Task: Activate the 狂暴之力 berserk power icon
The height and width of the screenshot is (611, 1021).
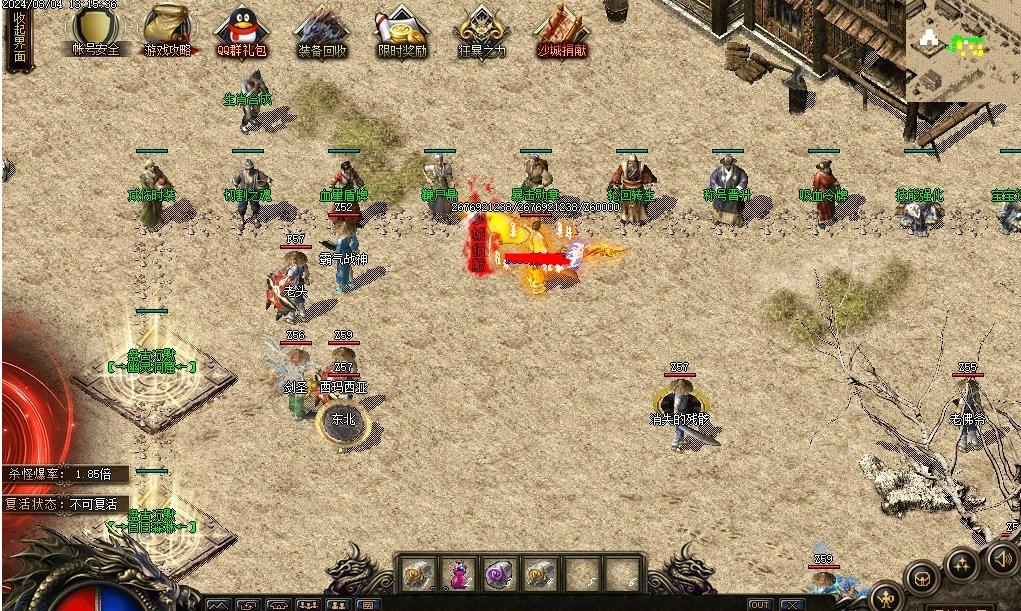Action: (x=481, y=31)
